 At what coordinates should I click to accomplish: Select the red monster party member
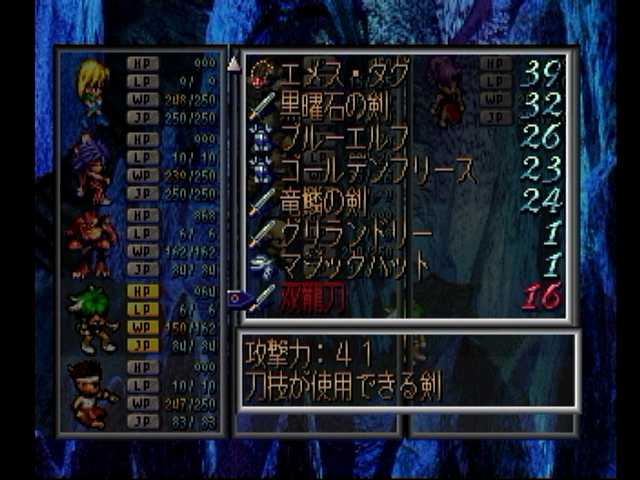click(92, 243)
